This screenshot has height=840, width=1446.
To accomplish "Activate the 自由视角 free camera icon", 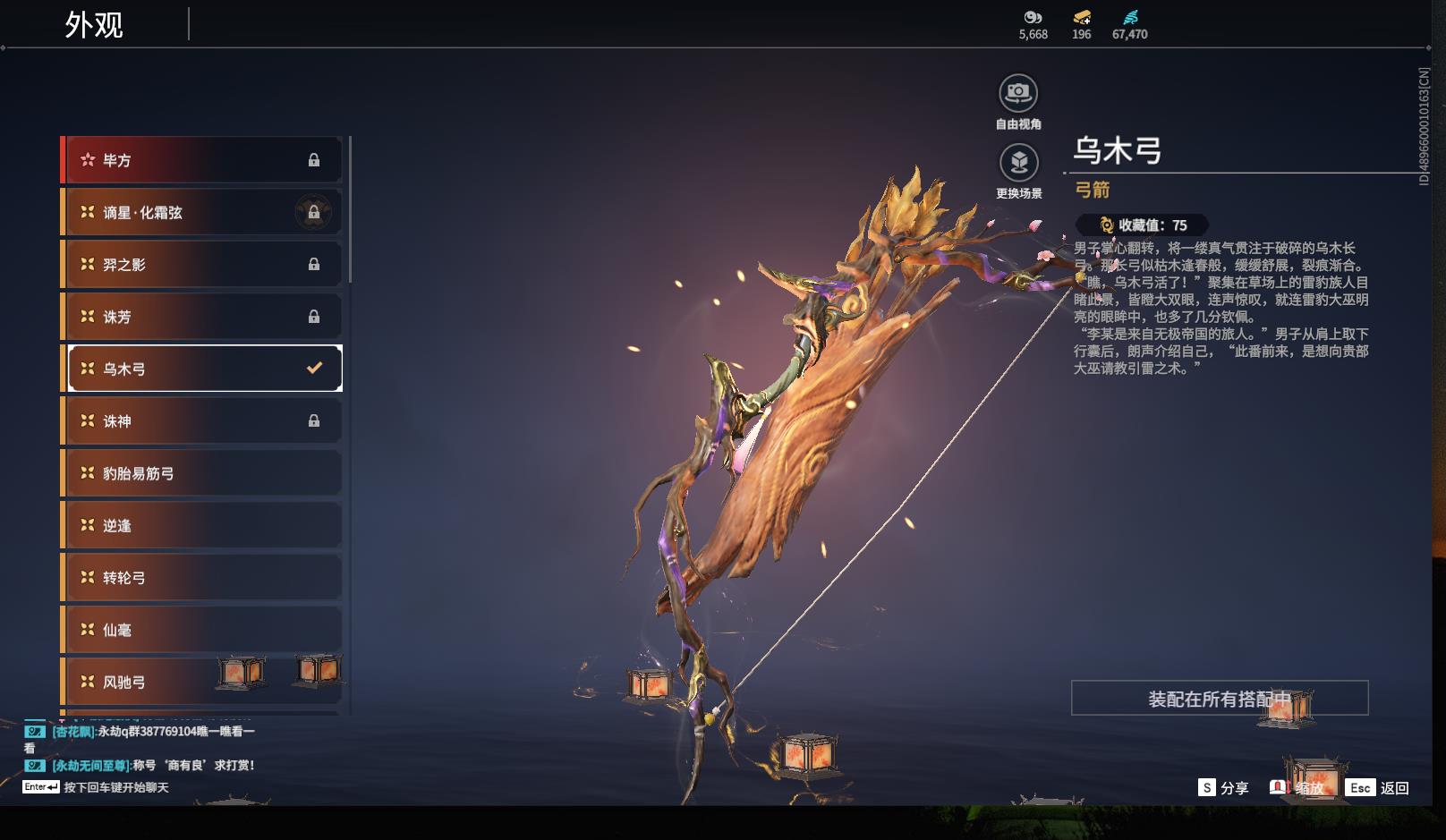I will pos(1018,93).
